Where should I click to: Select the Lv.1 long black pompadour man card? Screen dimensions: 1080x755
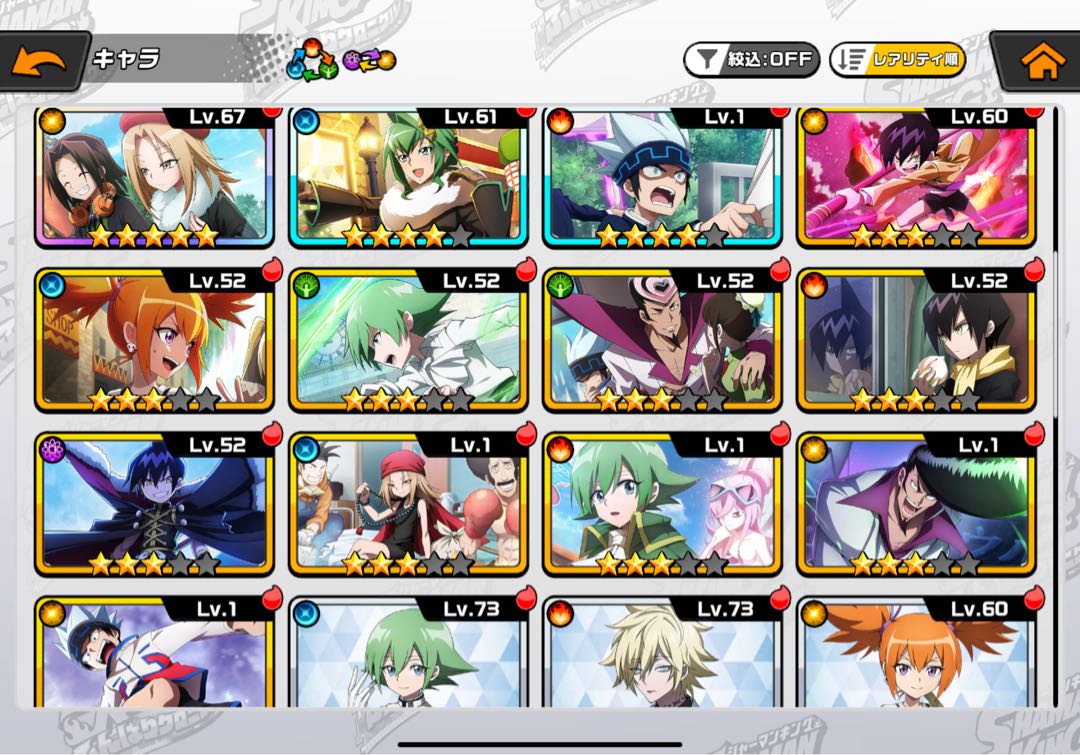(x=916, y=505)
